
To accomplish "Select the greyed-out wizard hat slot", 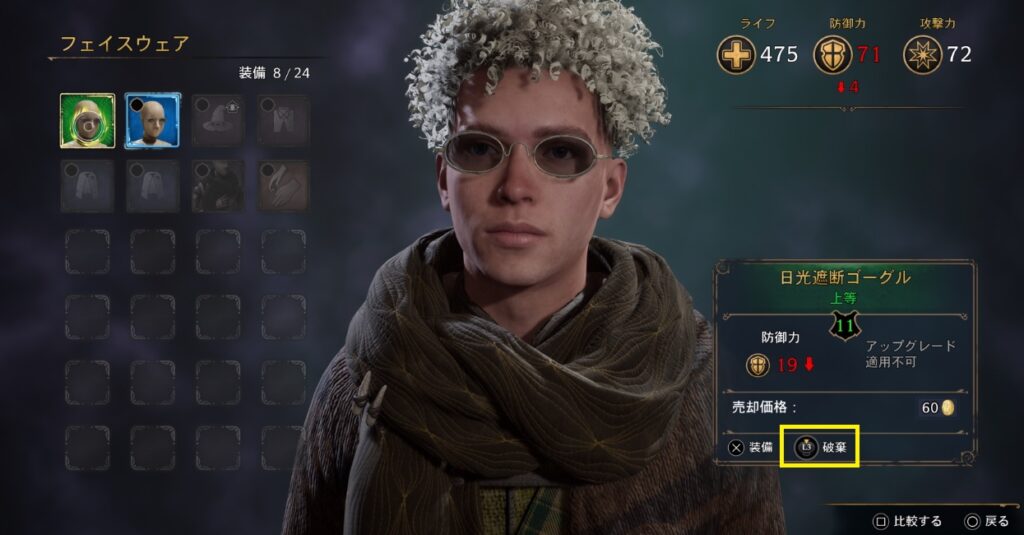I will 218,121.
